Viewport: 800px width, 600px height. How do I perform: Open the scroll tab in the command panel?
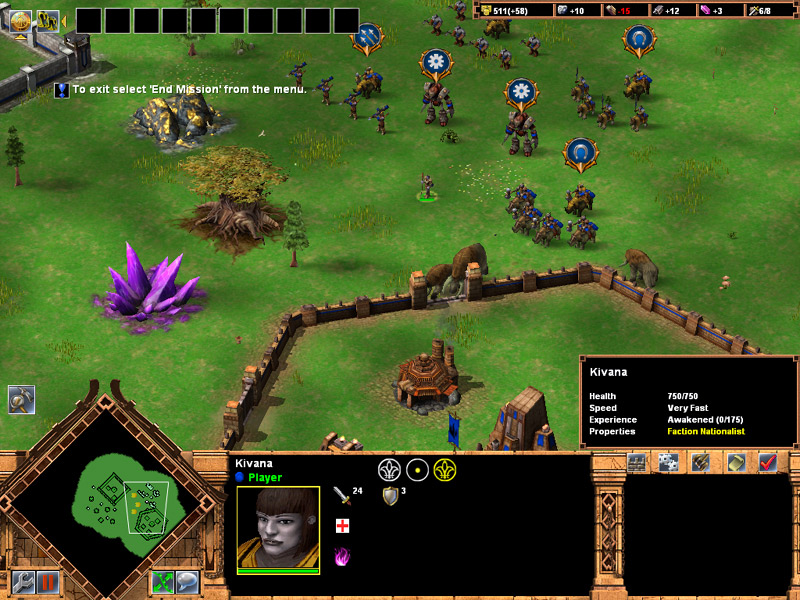(735, 462)
